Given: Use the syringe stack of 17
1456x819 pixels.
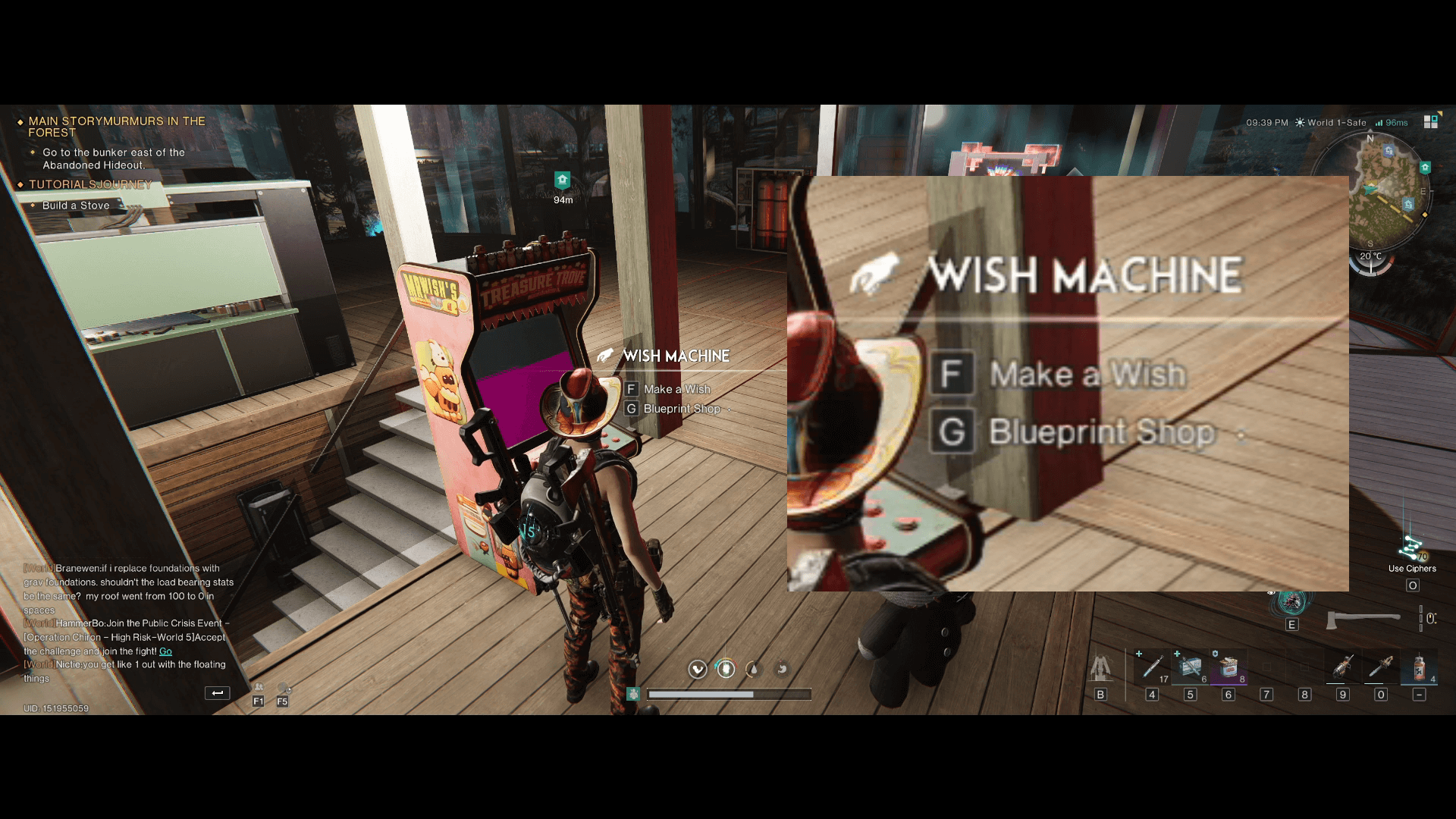Looking at the screenshot, I should tap(1152, 667).
